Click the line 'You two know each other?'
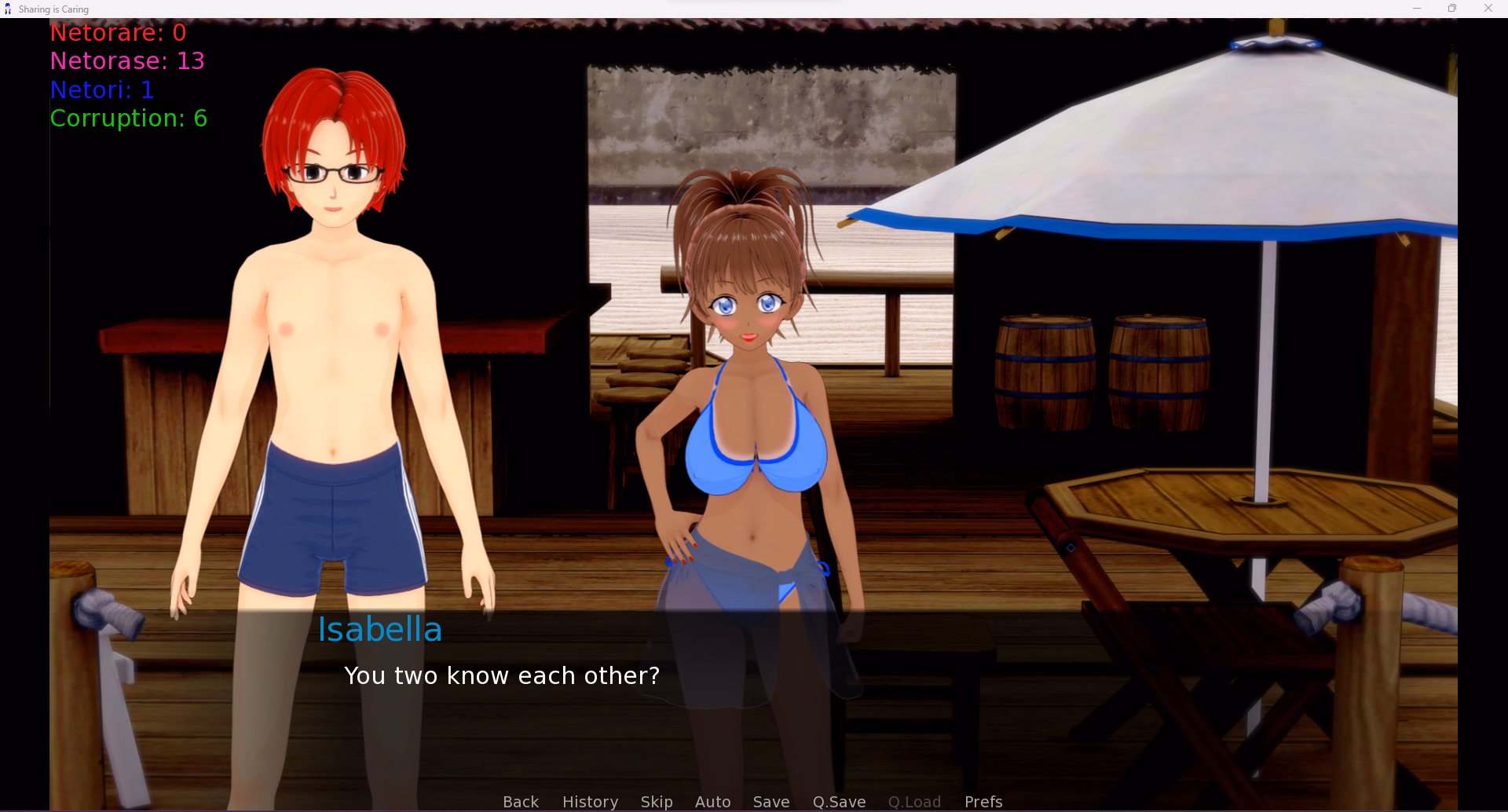Viewport: 1508px width, 812px height. click(502, 675)
